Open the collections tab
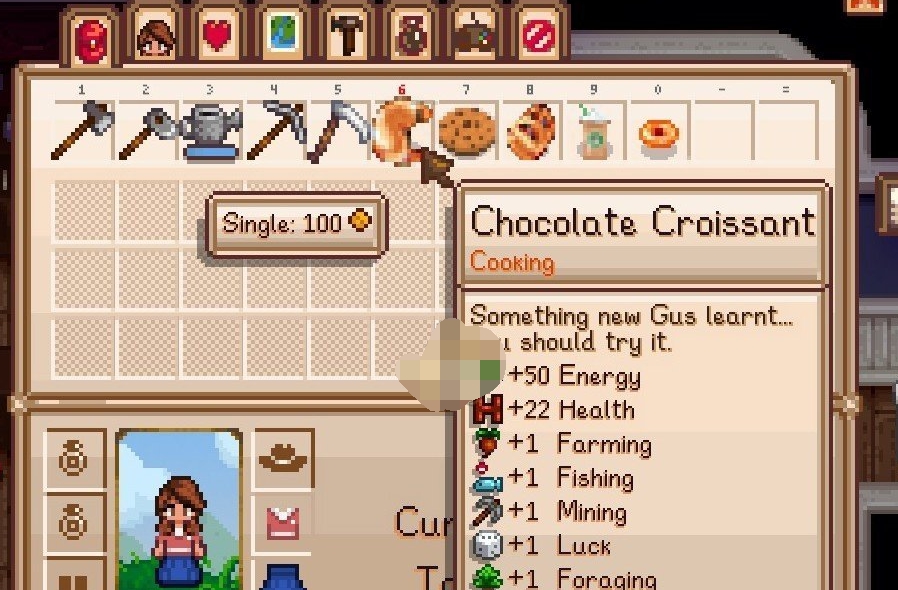898x590 pixels. click(x=412, y=36)
